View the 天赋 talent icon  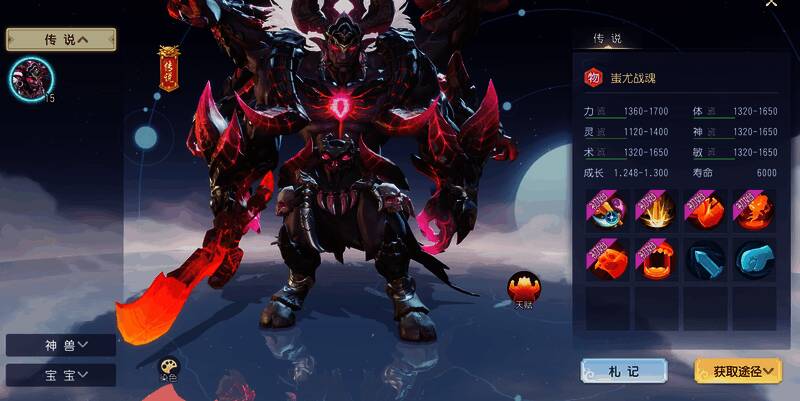click(x=520, y=288)
